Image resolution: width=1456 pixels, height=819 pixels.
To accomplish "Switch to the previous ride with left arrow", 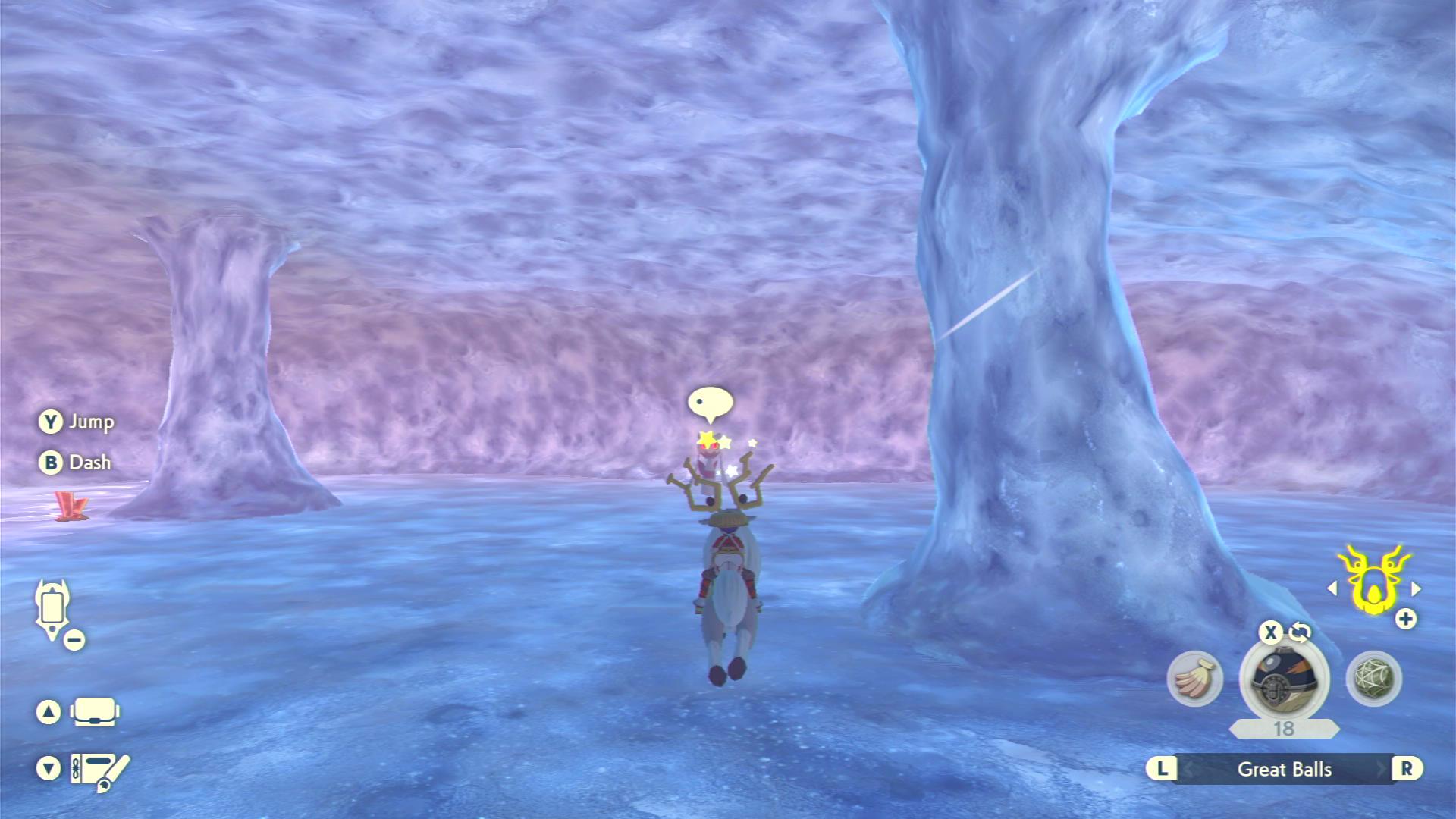I will tap(1332, 588).
